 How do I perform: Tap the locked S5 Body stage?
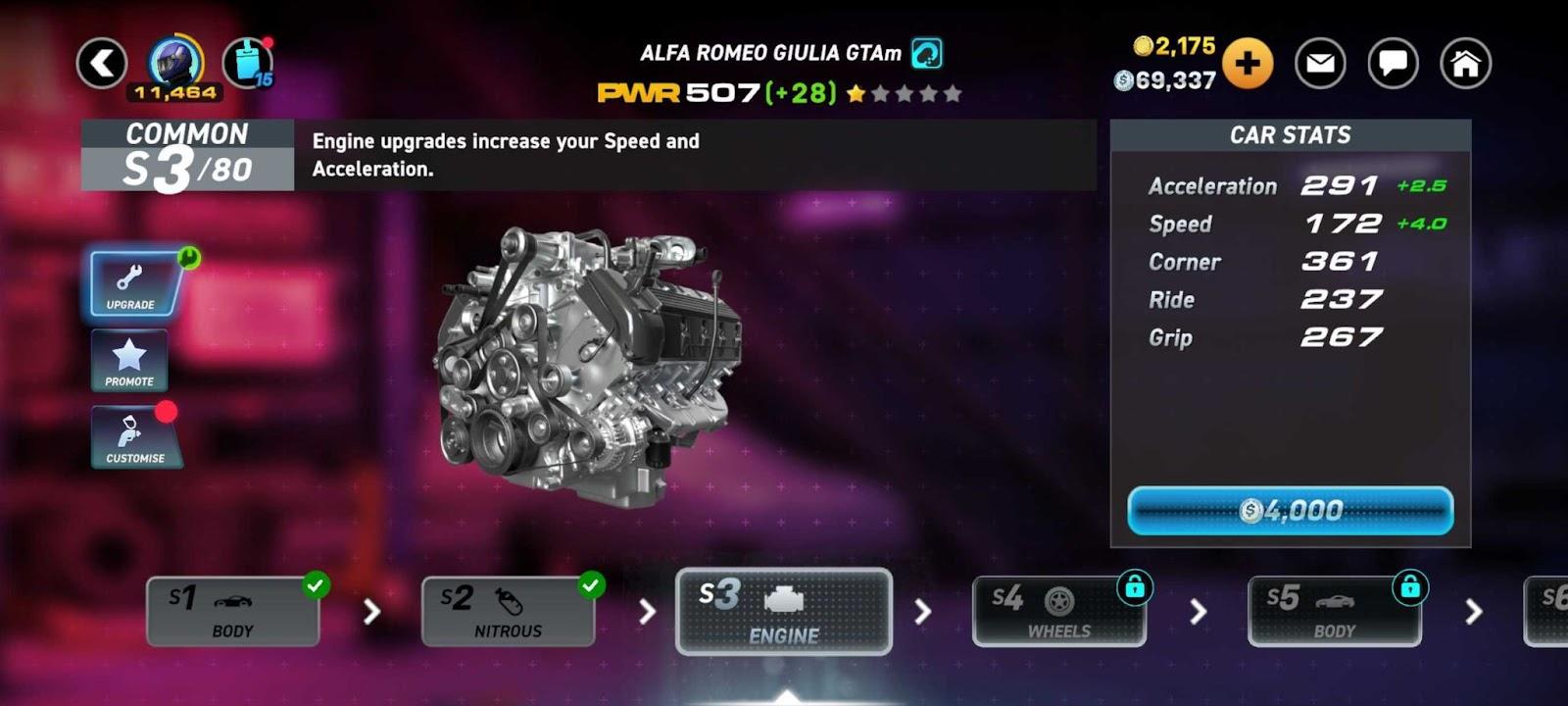click(x=1334, y=611)
